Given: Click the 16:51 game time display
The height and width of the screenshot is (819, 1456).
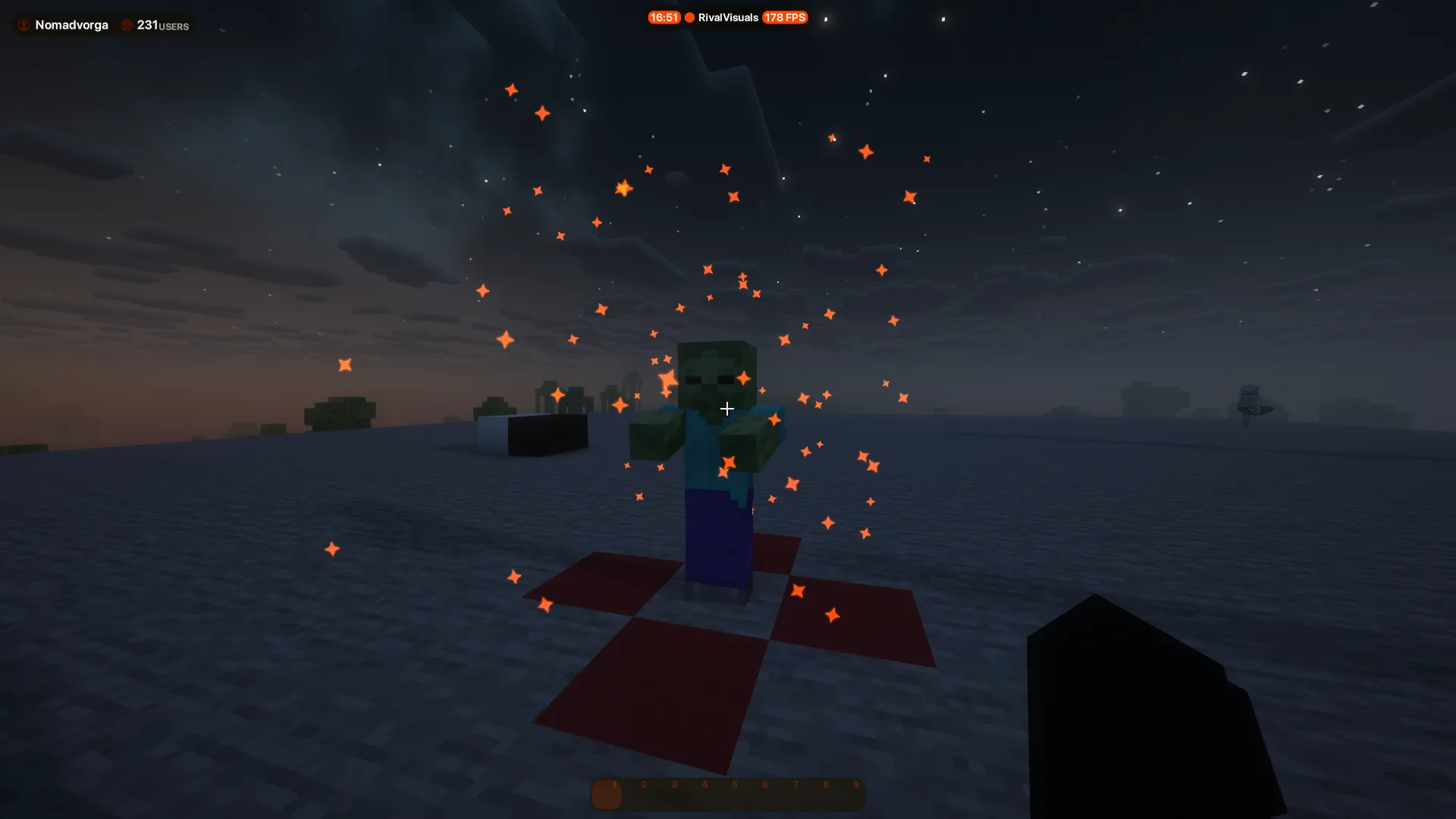Looking at the screenshot, I should [664, 17].
